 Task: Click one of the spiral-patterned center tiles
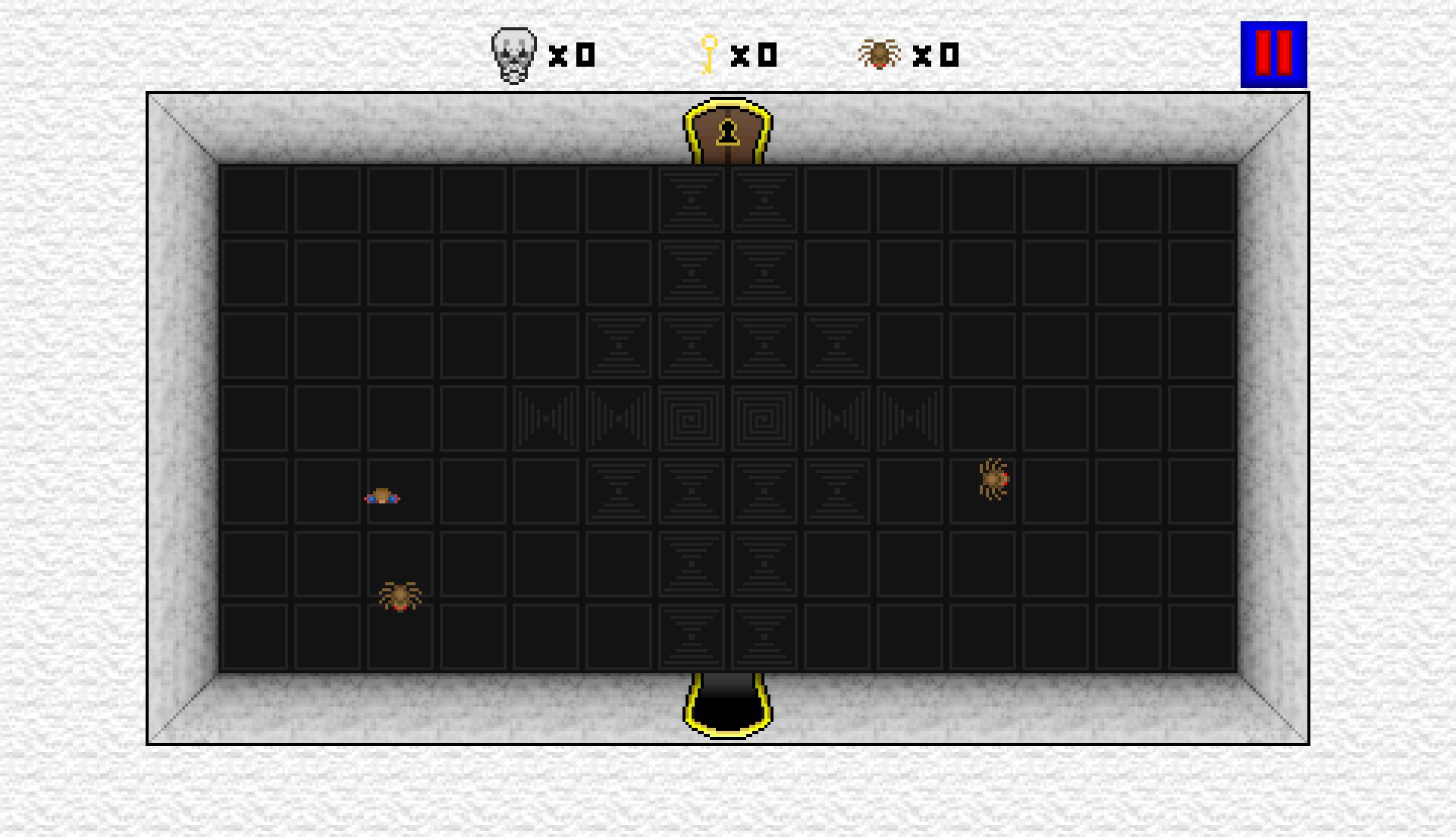pos(692,418)
